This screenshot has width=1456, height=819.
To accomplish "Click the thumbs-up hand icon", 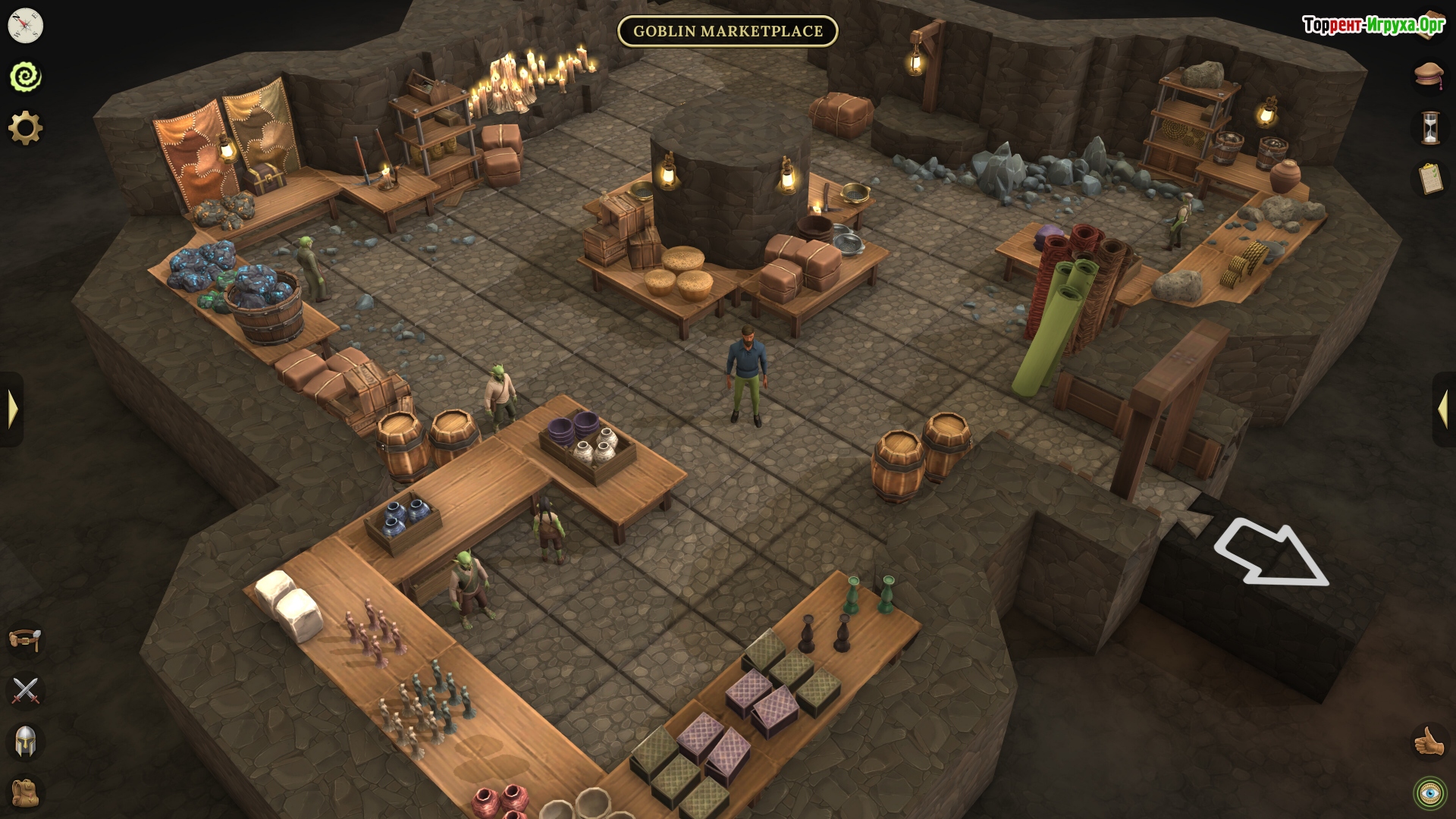I will pyautogui.click(x=1429, y=742).
